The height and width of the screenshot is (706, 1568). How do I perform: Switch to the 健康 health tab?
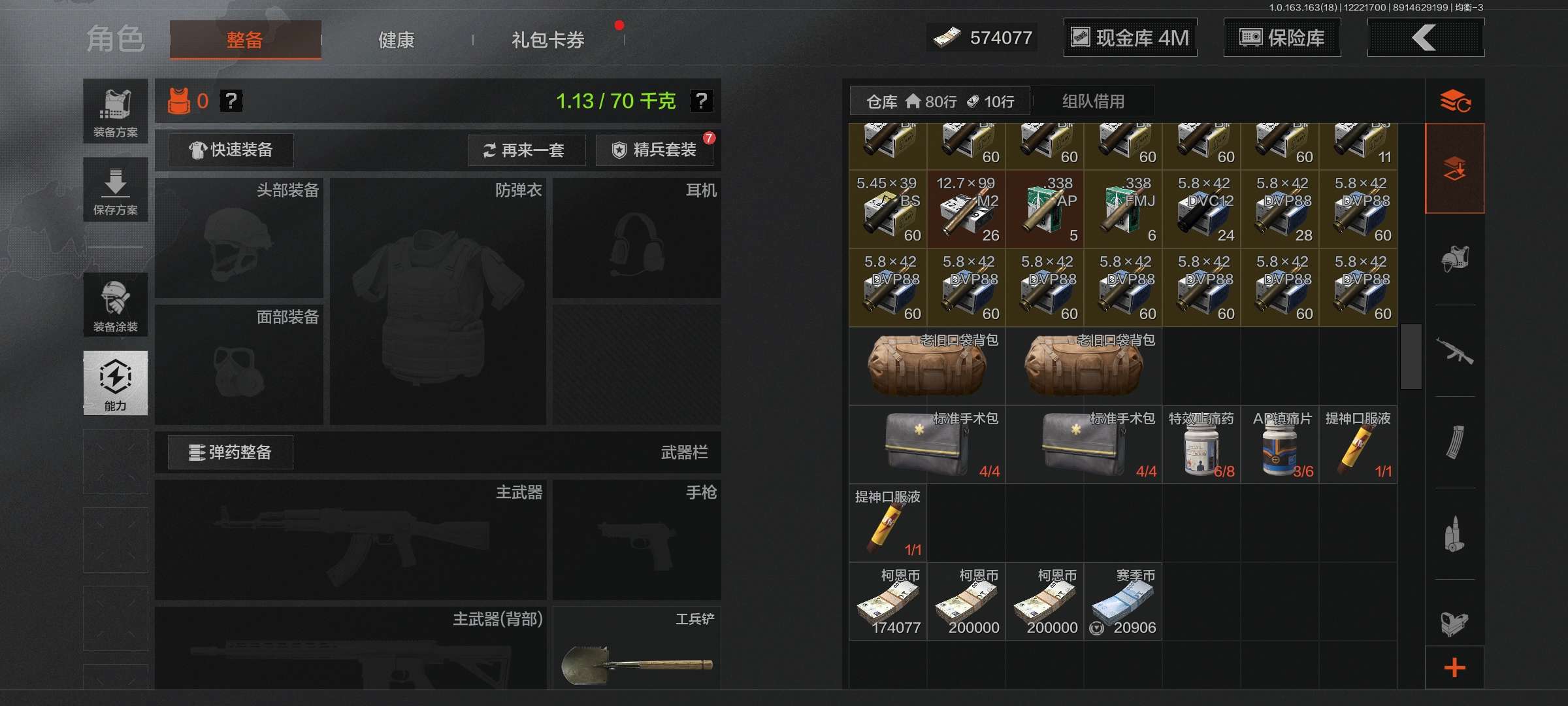point(396,40)
